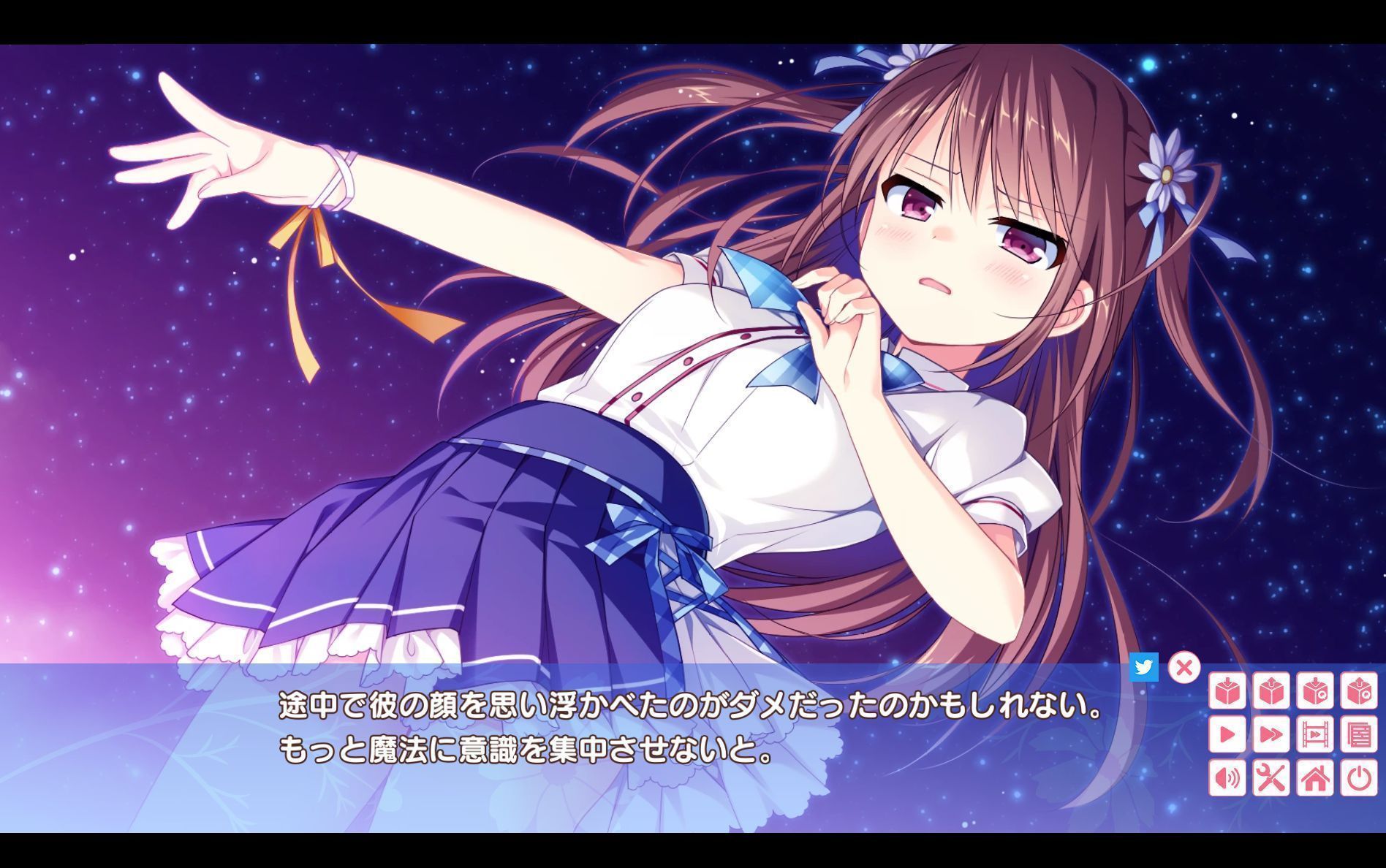Open the quit dialog with the power icon
Viewport: 1386px width, 868px height.
[1360, 777]
